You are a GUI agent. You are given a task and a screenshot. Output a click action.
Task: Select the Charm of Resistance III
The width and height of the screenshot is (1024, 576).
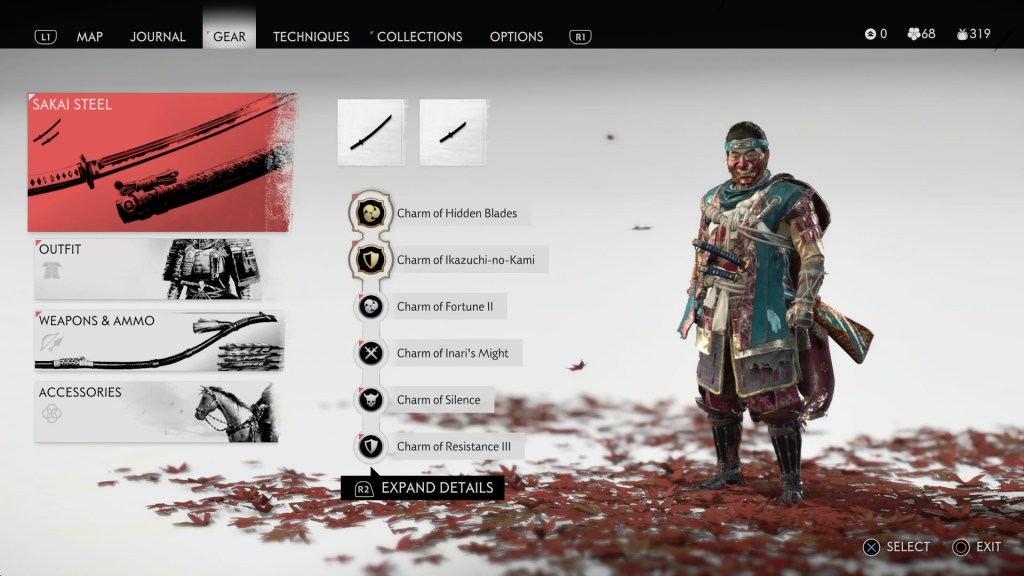pos(453,447)
